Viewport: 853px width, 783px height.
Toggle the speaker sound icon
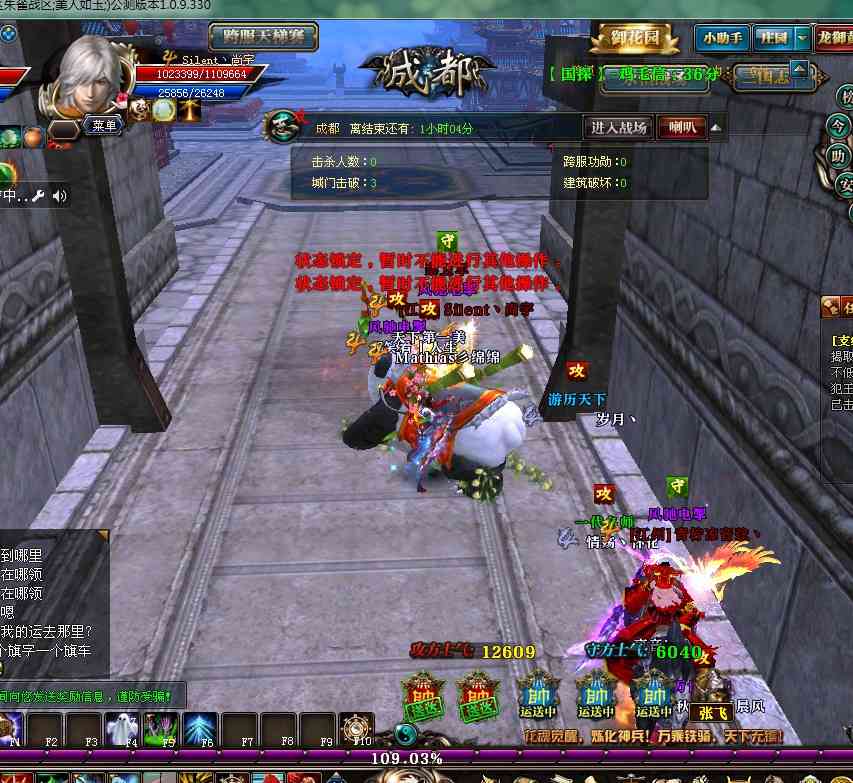click(x=60, y=196)
